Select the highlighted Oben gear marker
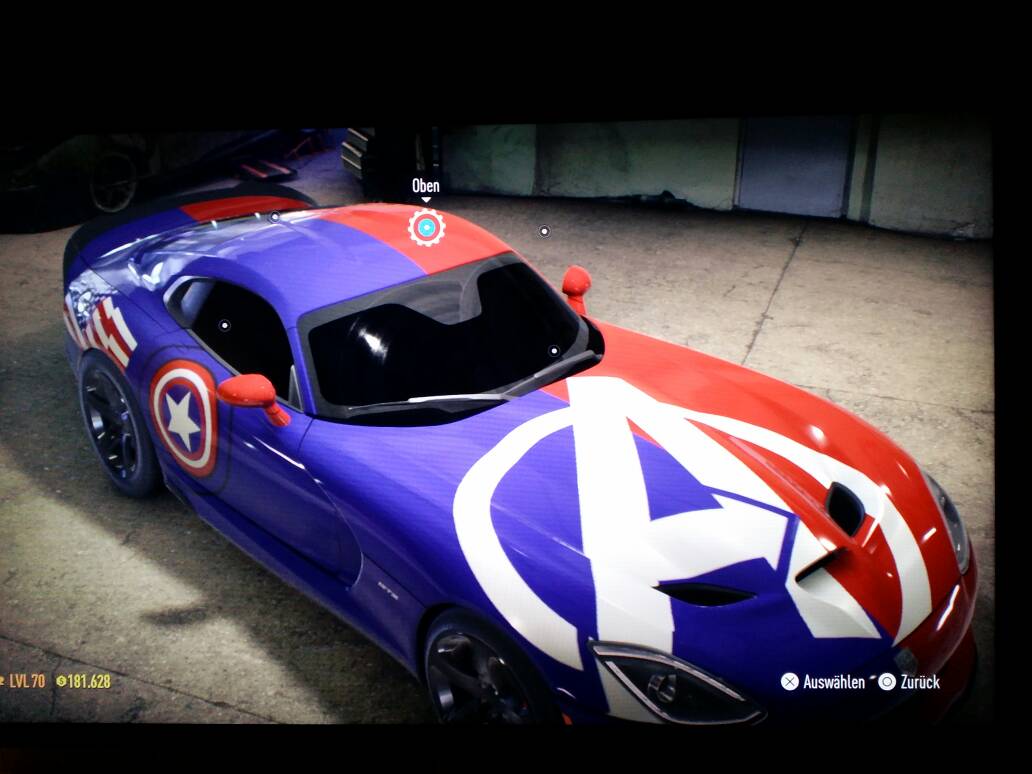Viewport: 1032px width, 774px height. 426,228
